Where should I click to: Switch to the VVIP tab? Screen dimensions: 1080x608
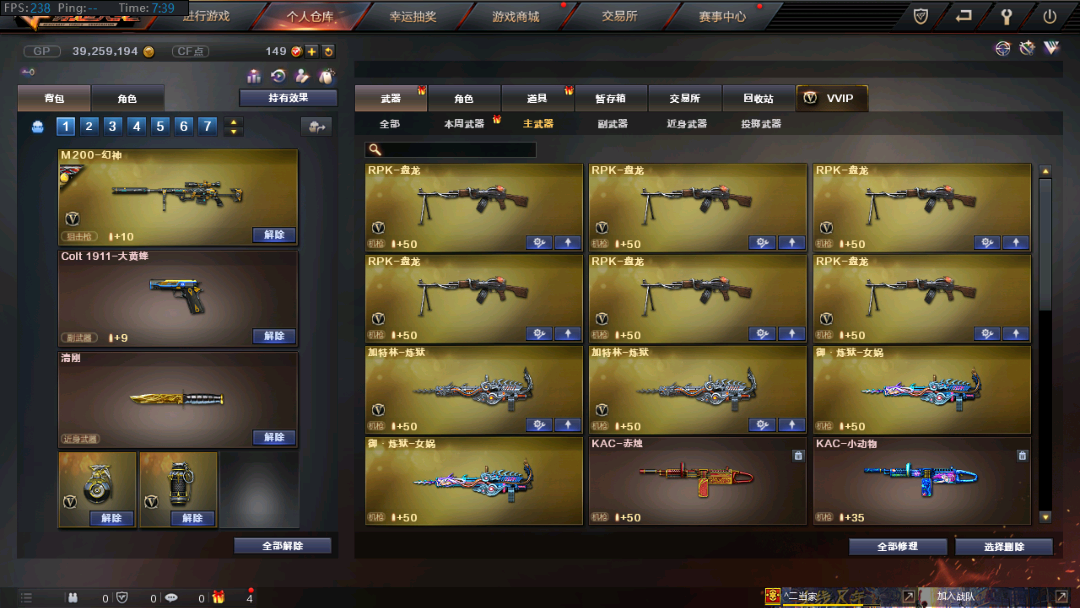click(832, 98)
